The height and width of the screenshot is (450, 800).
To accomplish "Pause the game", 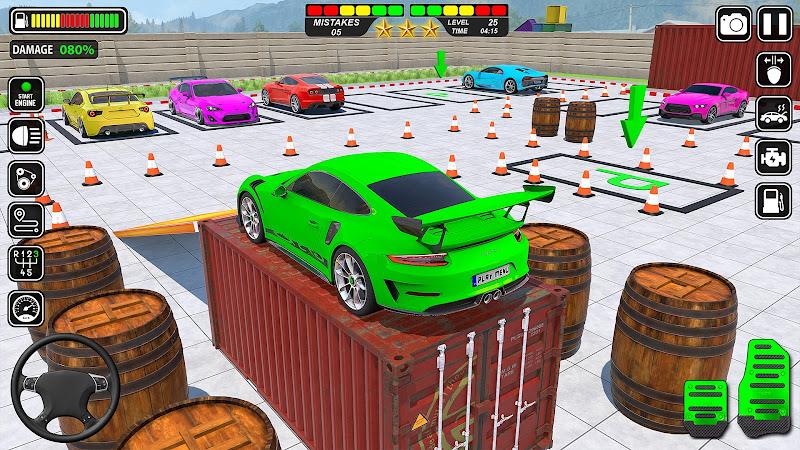I will tap(774, 24).
